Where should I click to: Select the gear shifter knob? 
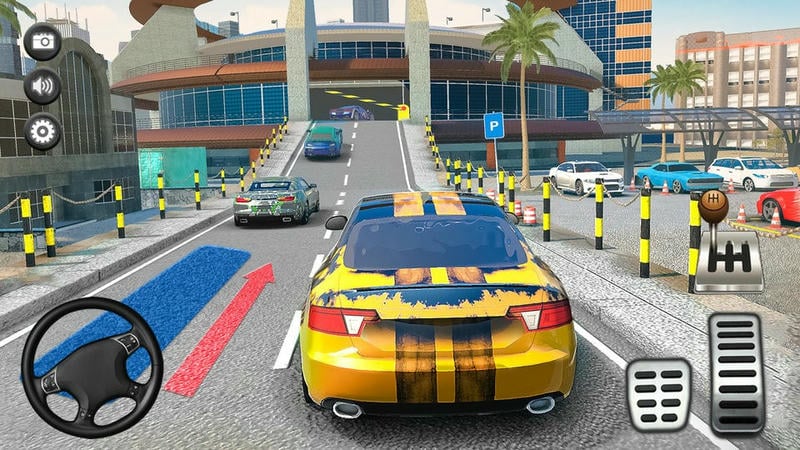(713, 208)
